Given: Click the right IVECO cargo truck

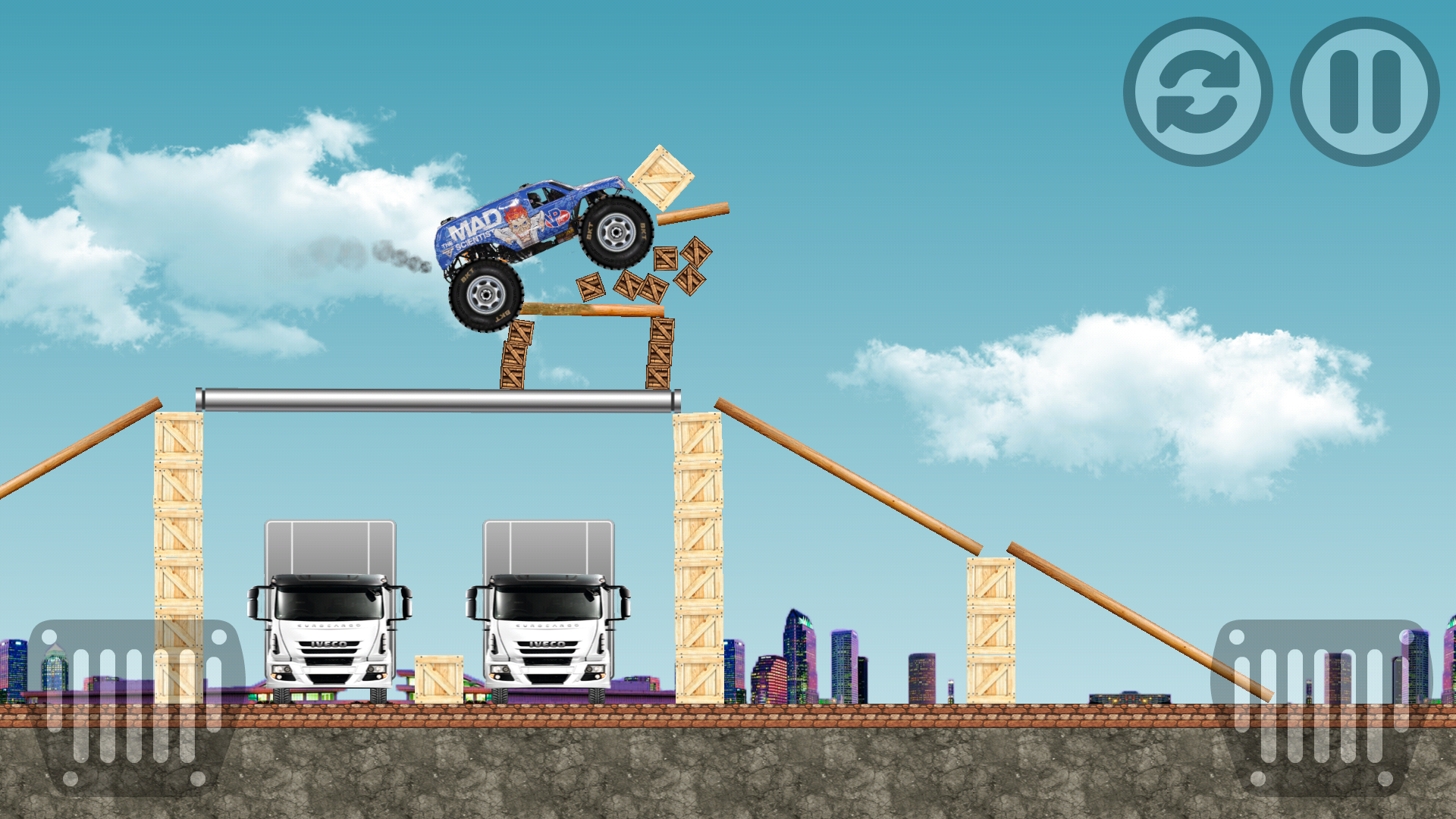Looking at the screenshot, I should point(550,614).
